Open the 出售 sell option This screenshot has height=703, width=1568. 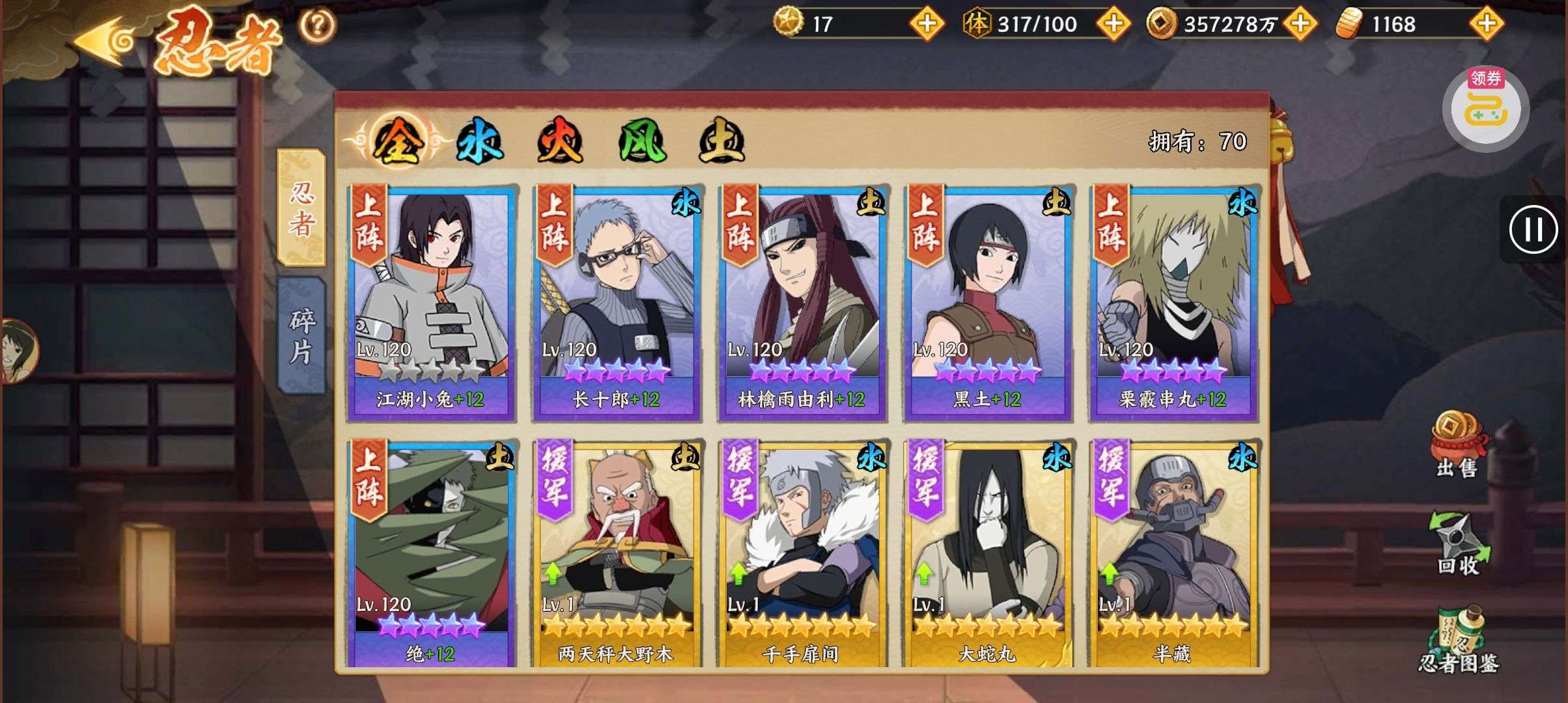[x=1457, y=446]
